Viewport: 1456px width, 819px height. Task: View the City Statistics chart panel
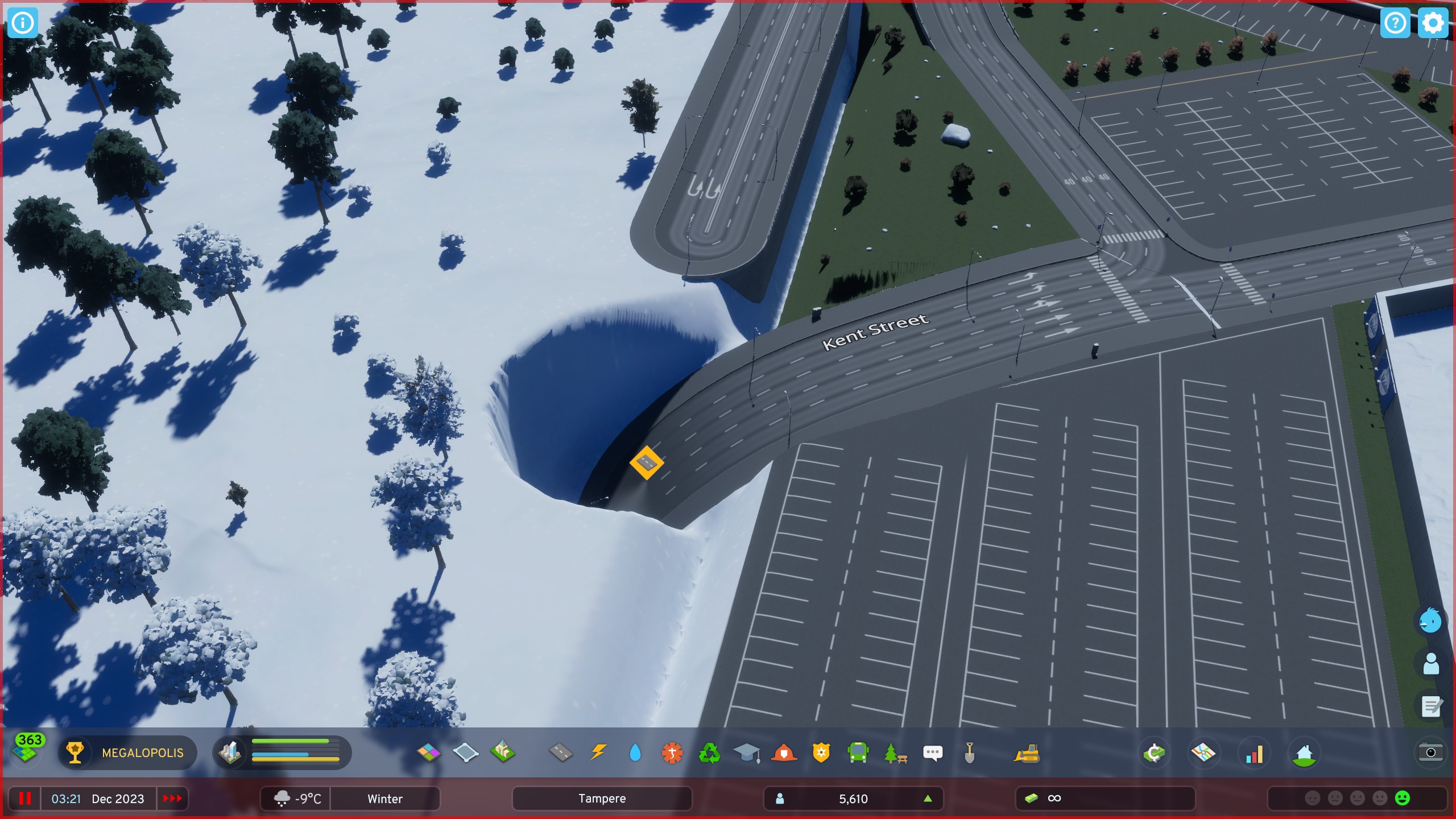[1255, 752]
